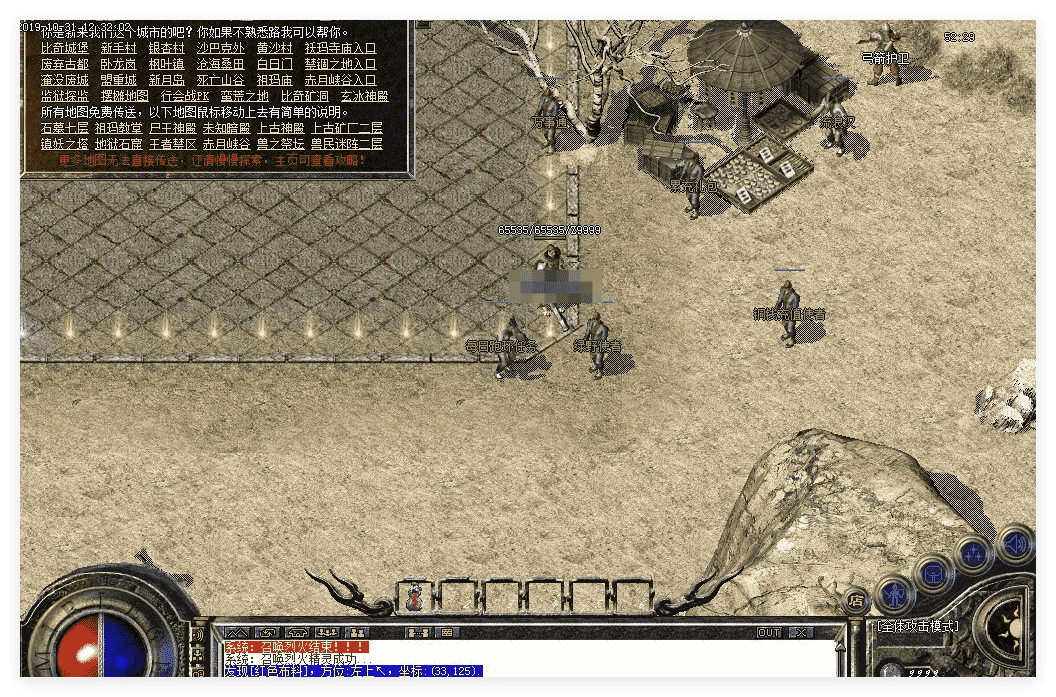Teleport to 石墓七层

pos(65,128)
